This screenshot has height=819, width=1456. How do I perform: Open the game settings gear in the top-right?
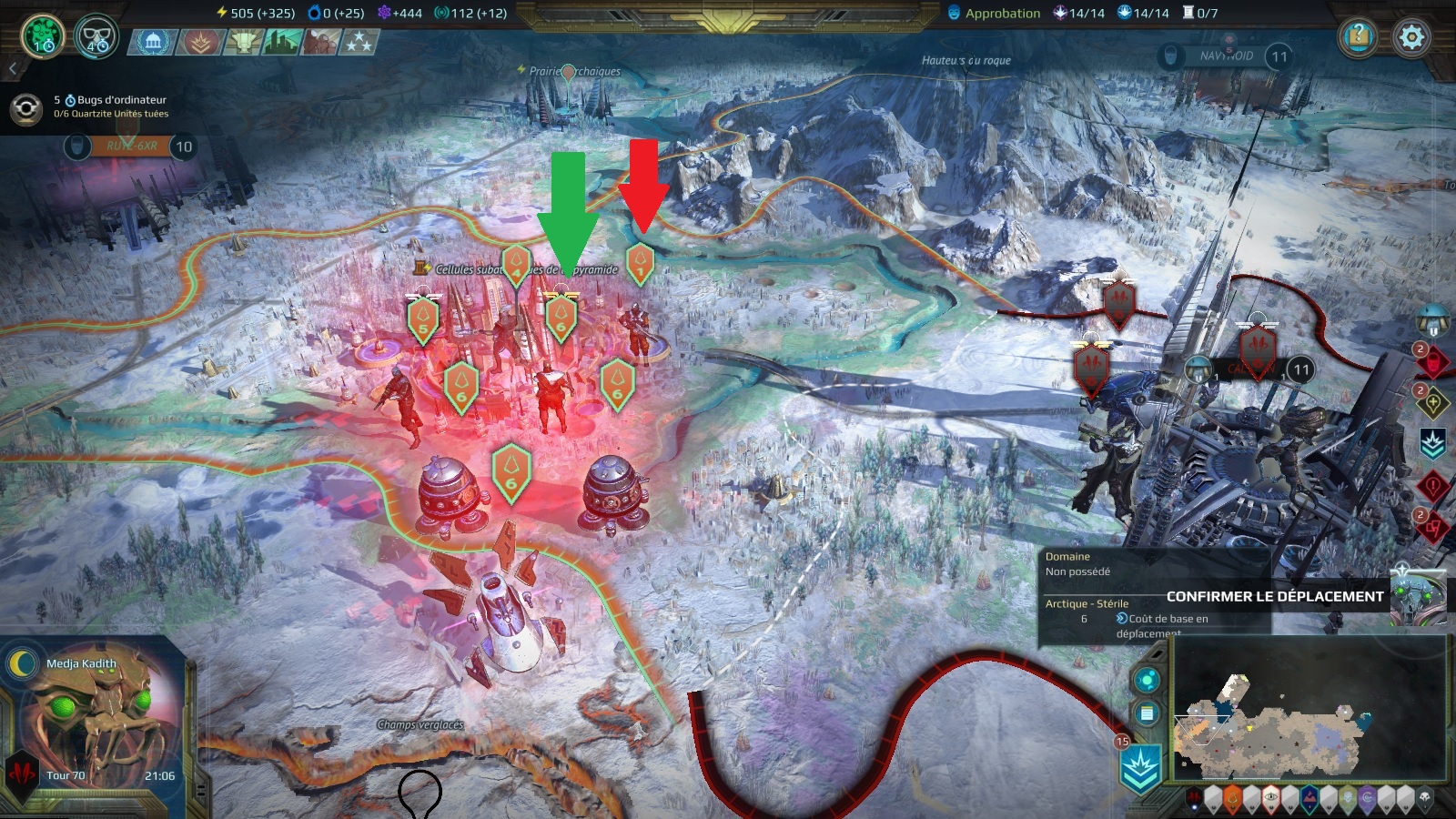coord(1410,38)
